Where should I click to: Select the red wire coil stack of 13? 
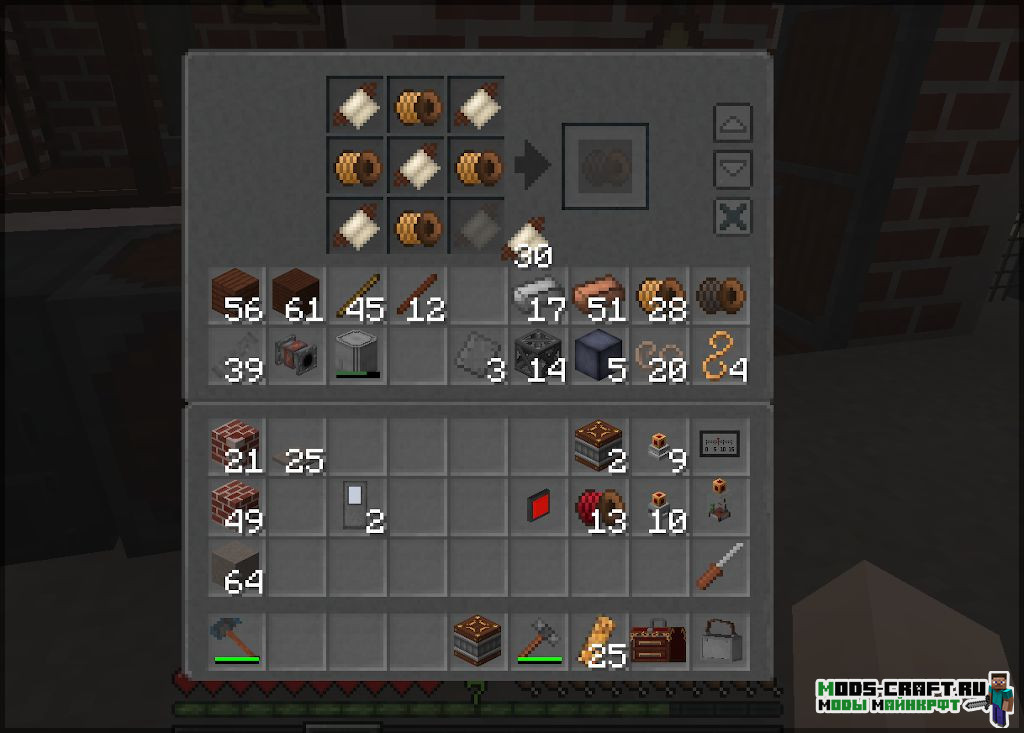597,507
